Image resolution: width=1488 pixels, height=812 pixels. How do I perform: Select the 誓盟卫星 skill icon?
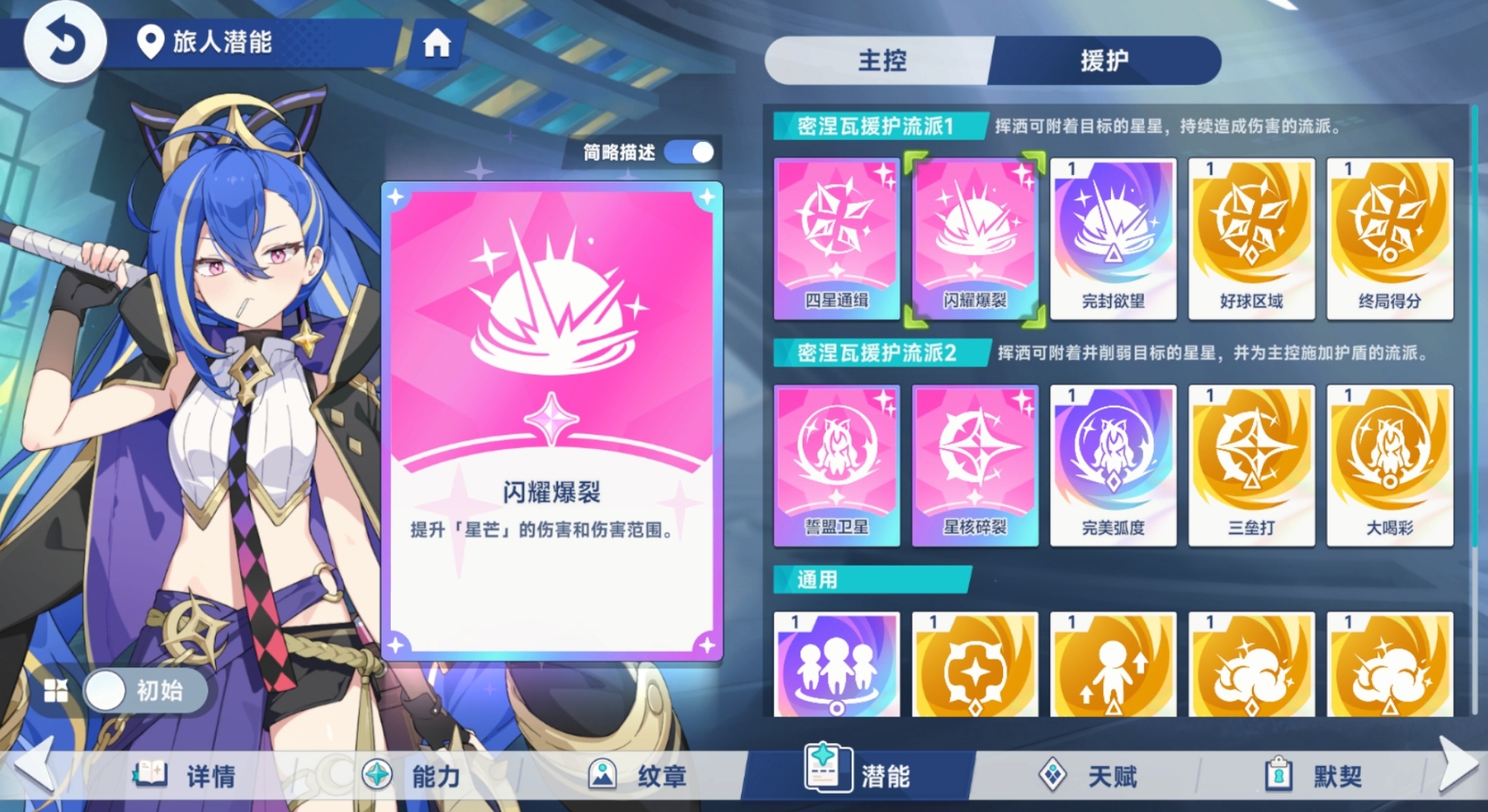click(x=837, y=464)
